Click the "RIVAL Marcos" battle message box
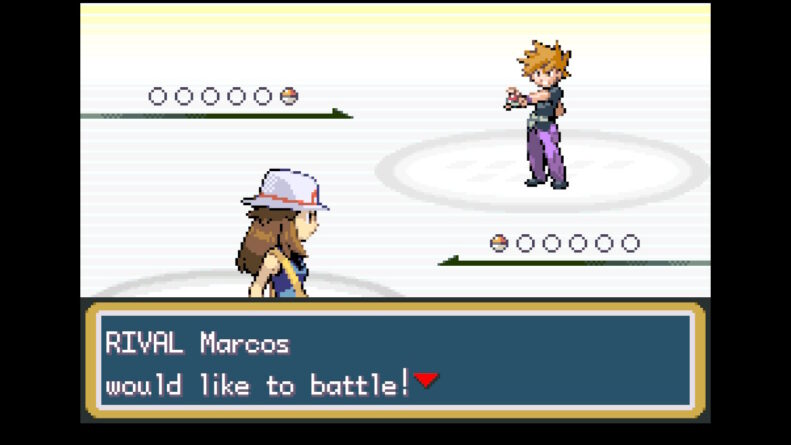The height and width of the screenshot is (445, 791). [x=395, y=360]
